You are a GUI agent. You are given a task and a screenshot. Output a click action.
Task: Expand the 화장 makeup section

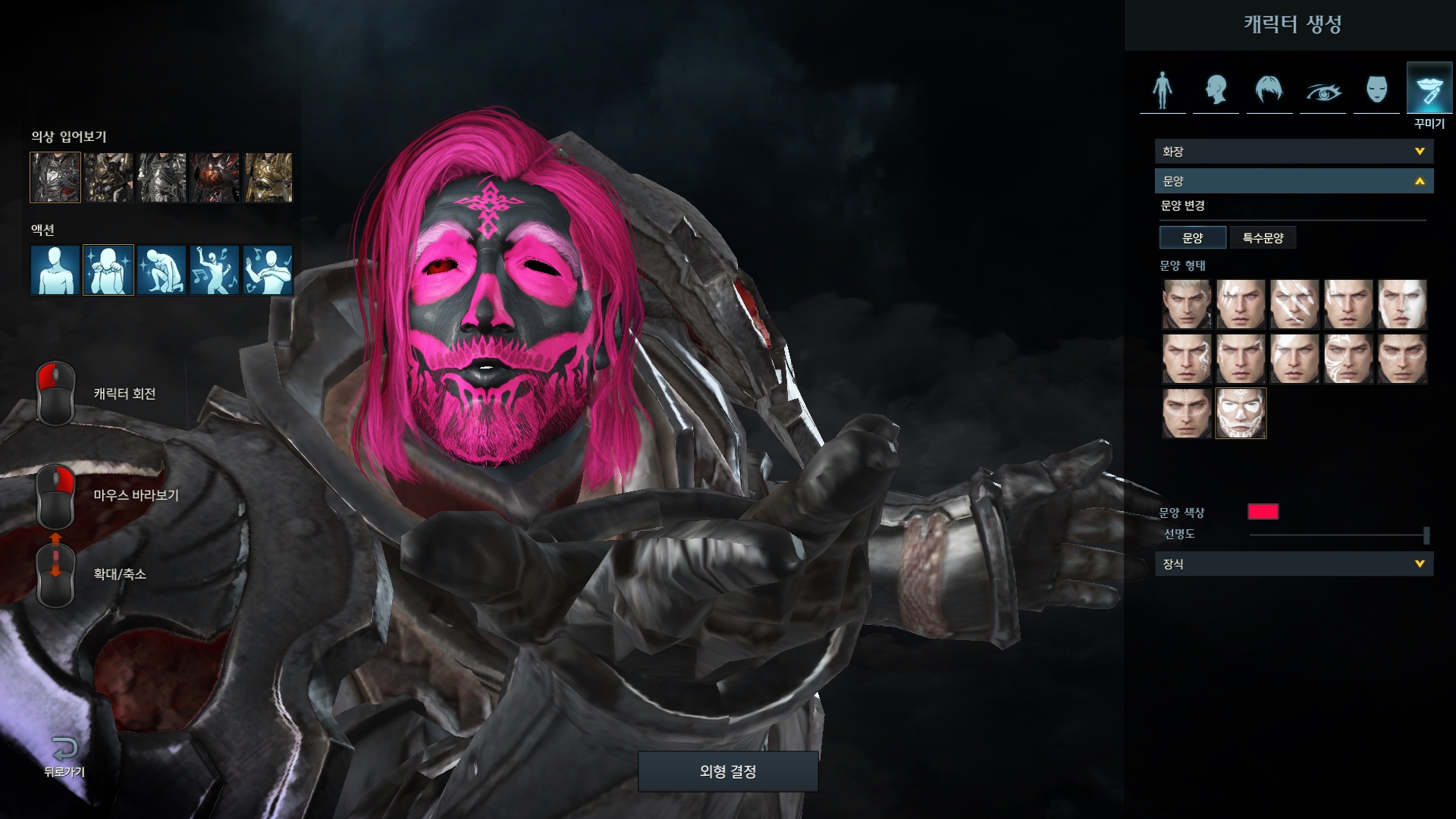pos(1293,152)
